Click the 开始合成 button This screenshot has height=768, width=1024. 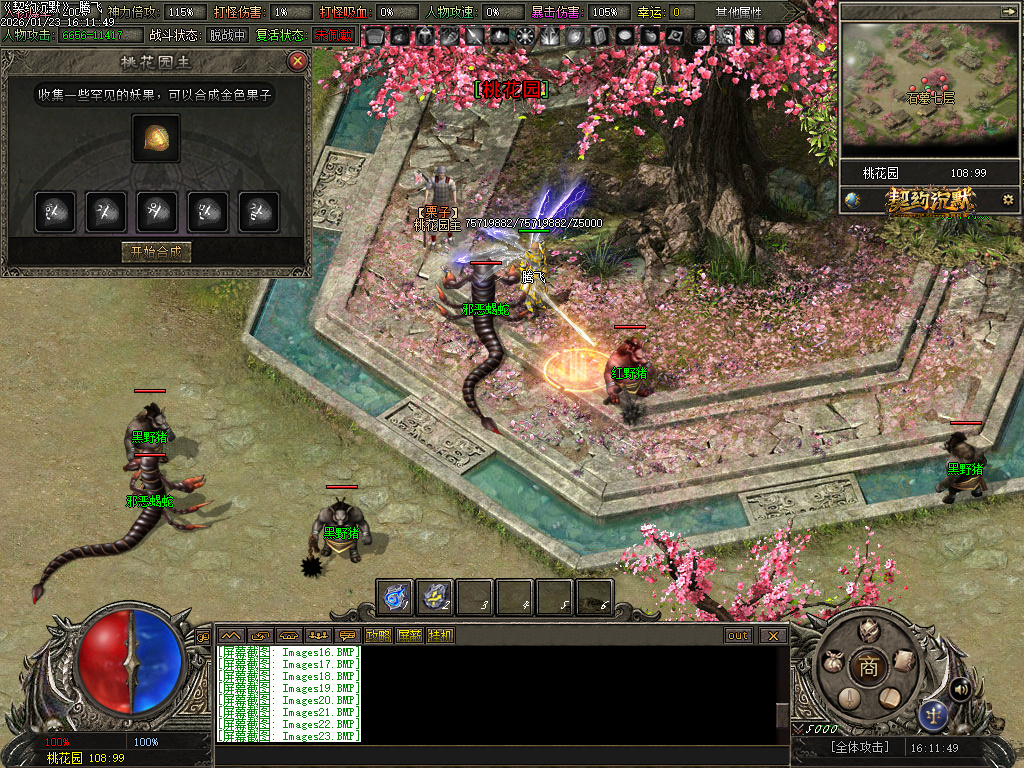click(x=155, y=252)
